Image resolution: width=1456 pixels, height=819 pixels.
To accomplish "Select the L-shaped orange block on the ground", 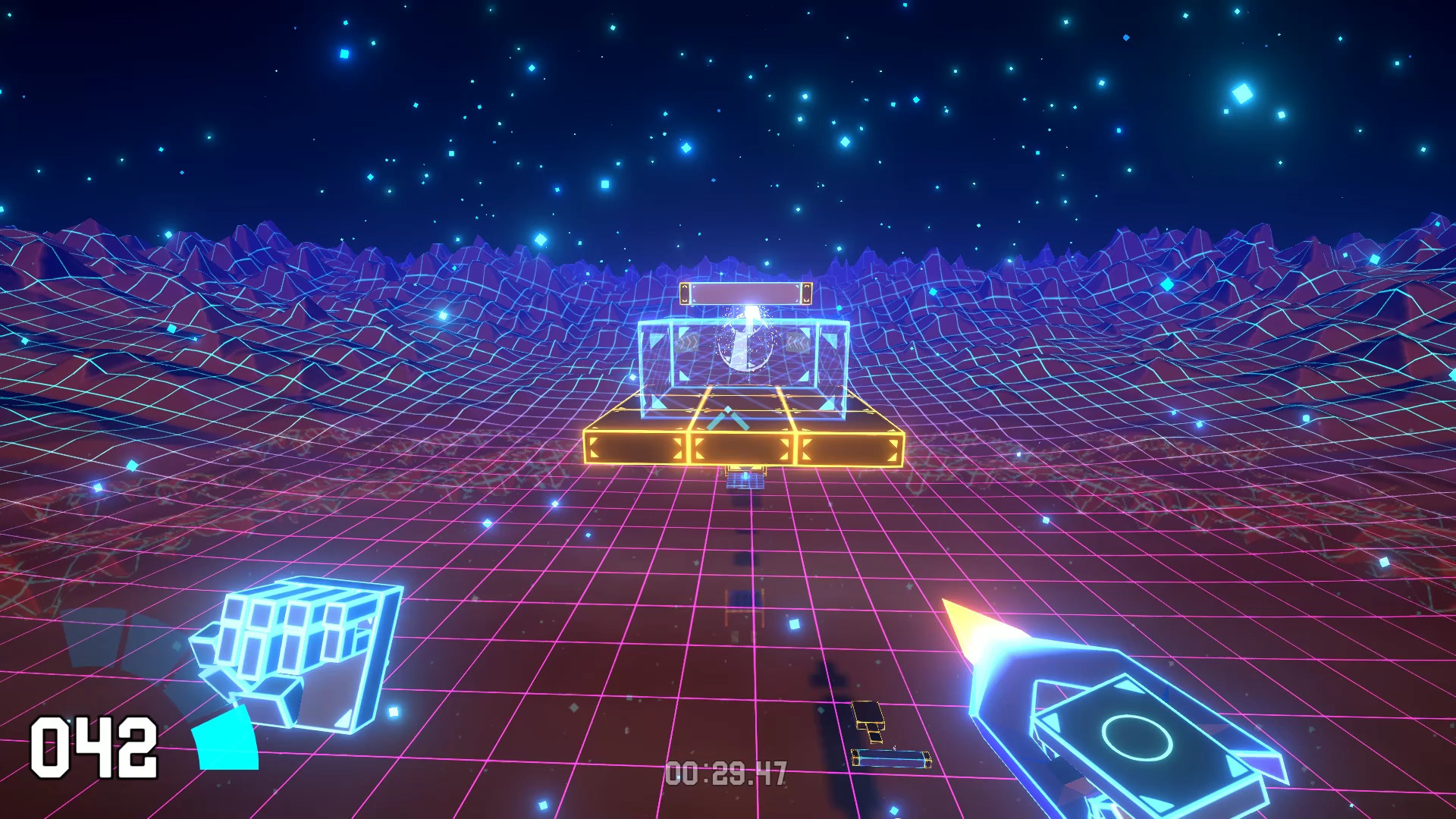I will point(870,721).
